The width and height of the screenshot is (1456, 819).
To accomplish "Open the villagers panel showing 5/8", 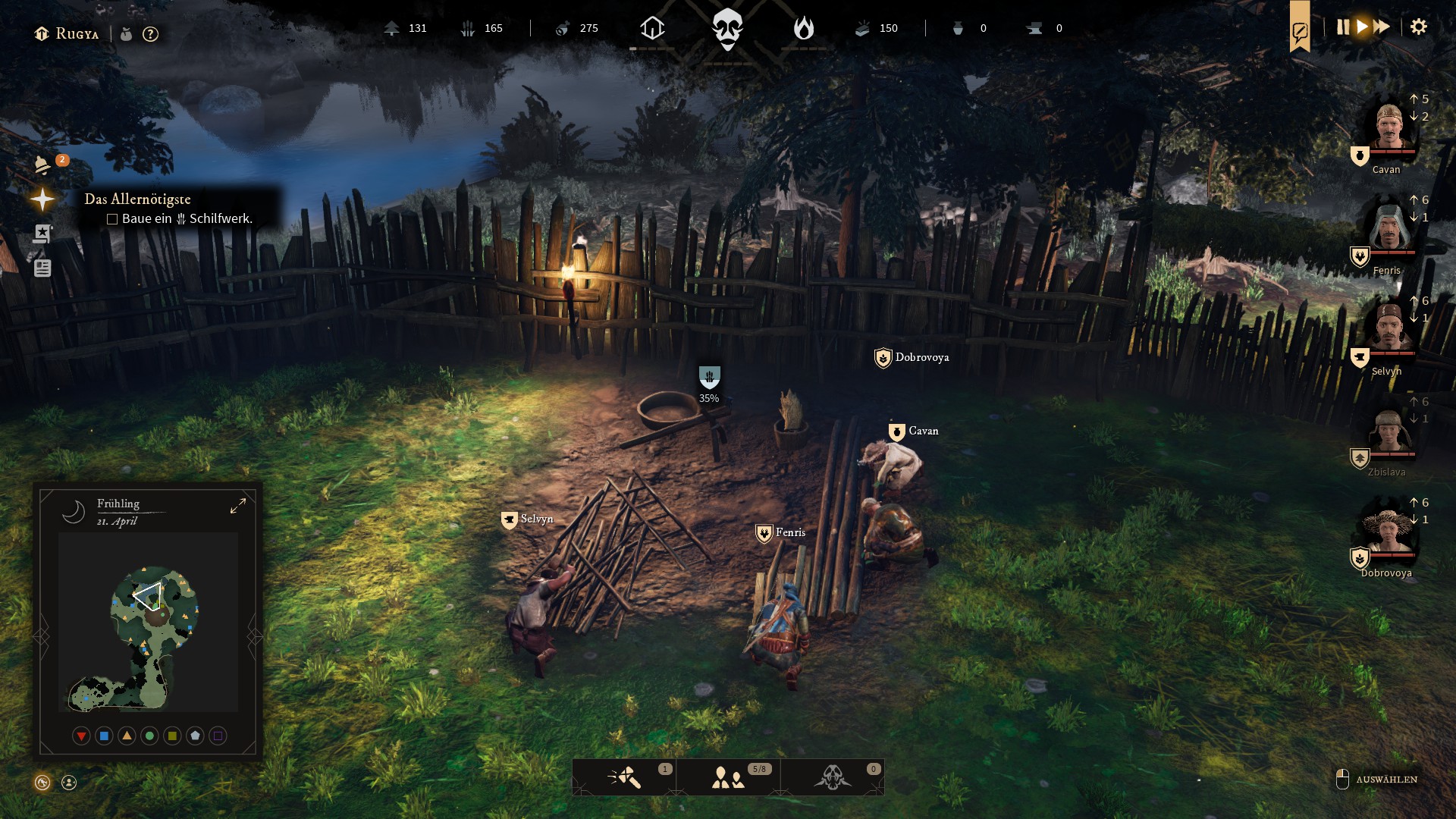I will (x=728, y=777).
